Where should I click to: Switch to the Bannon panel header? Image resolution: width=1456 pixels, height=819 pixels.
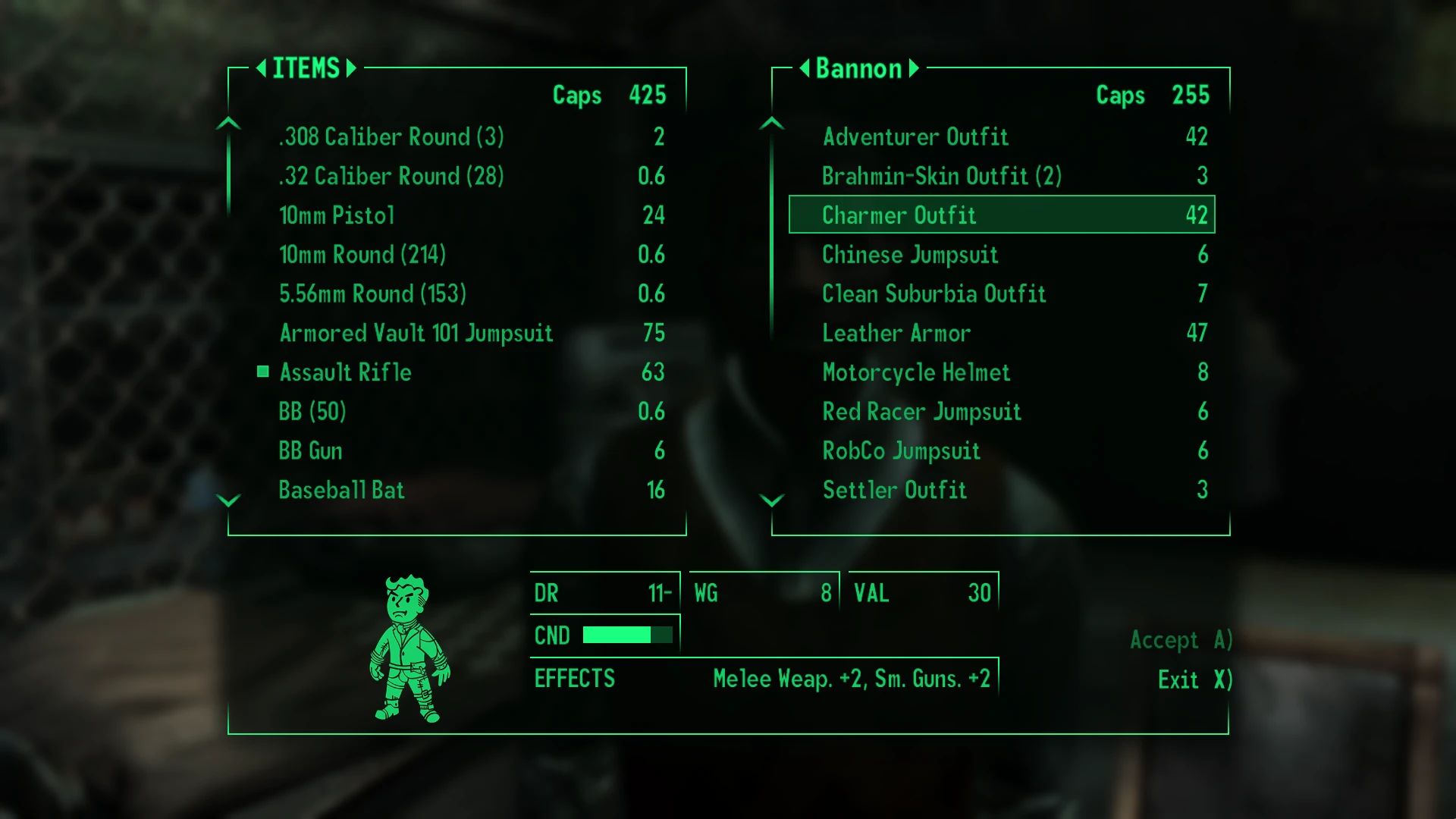[860, 68]
